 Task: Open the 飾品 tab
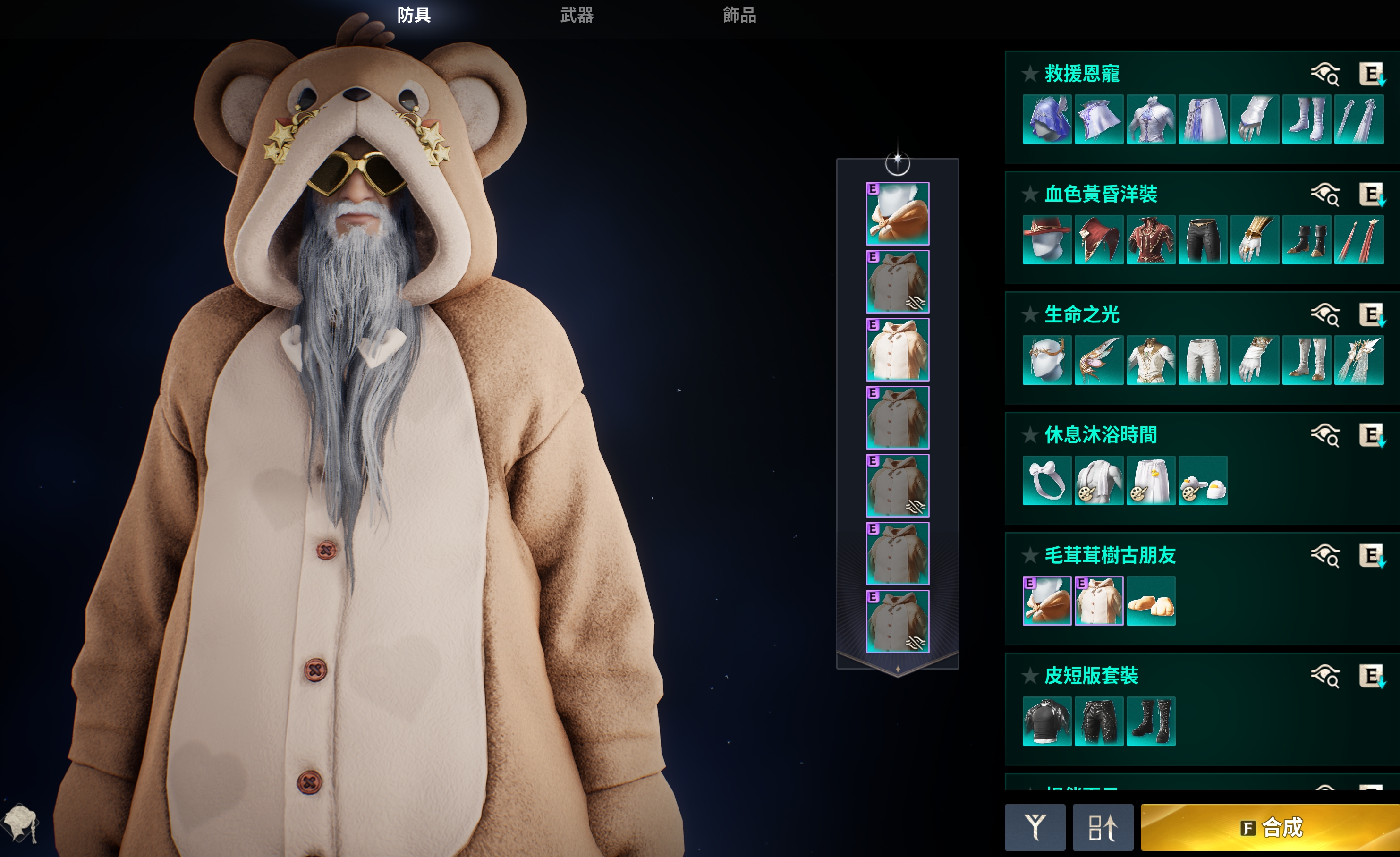click(739, 15)
